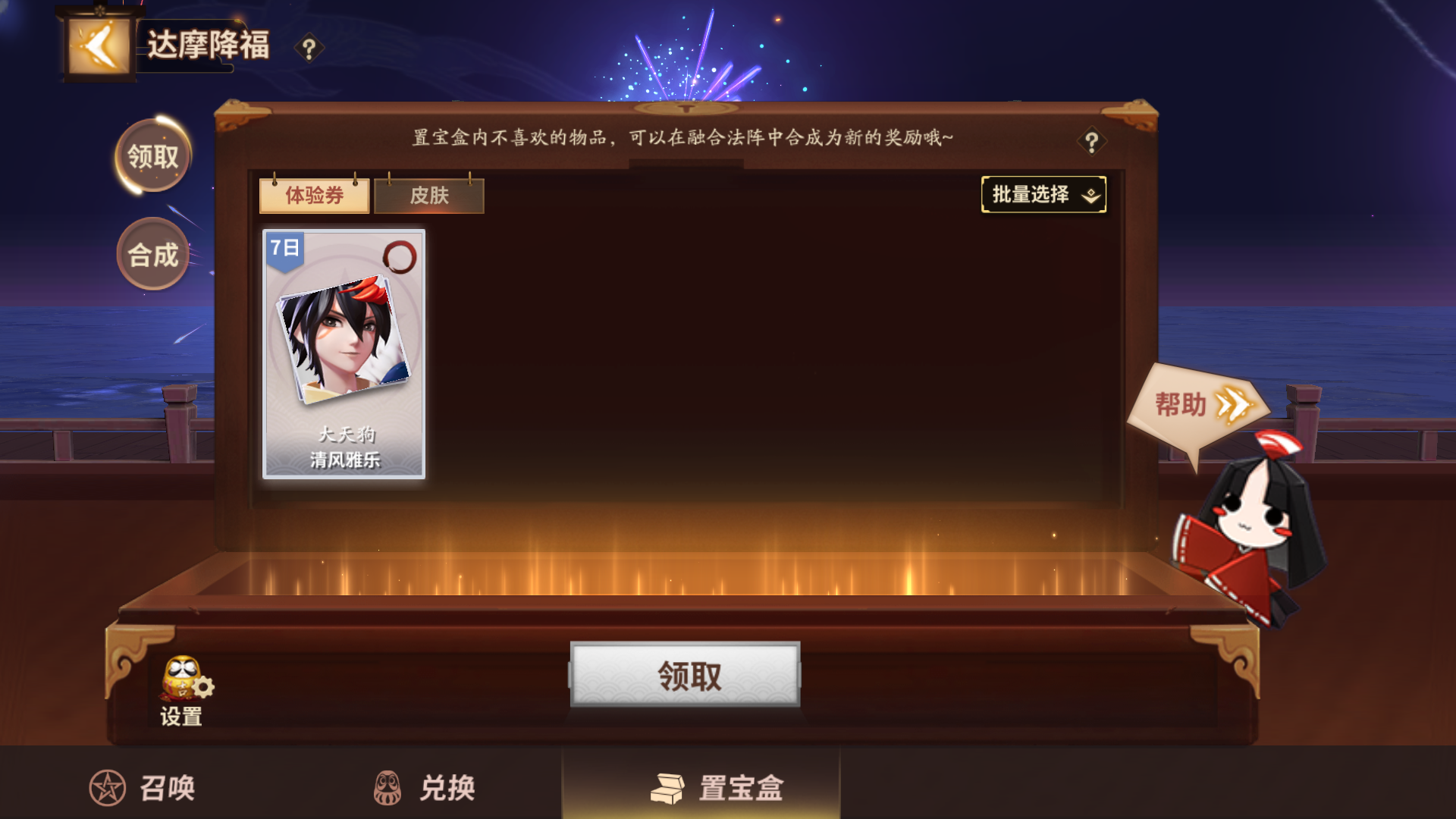Activate the 领取 mode toggle on the left
Image resolution: width=1456 pixels, height=819 pixels.
pyautogui.click(x=154, y=155)
